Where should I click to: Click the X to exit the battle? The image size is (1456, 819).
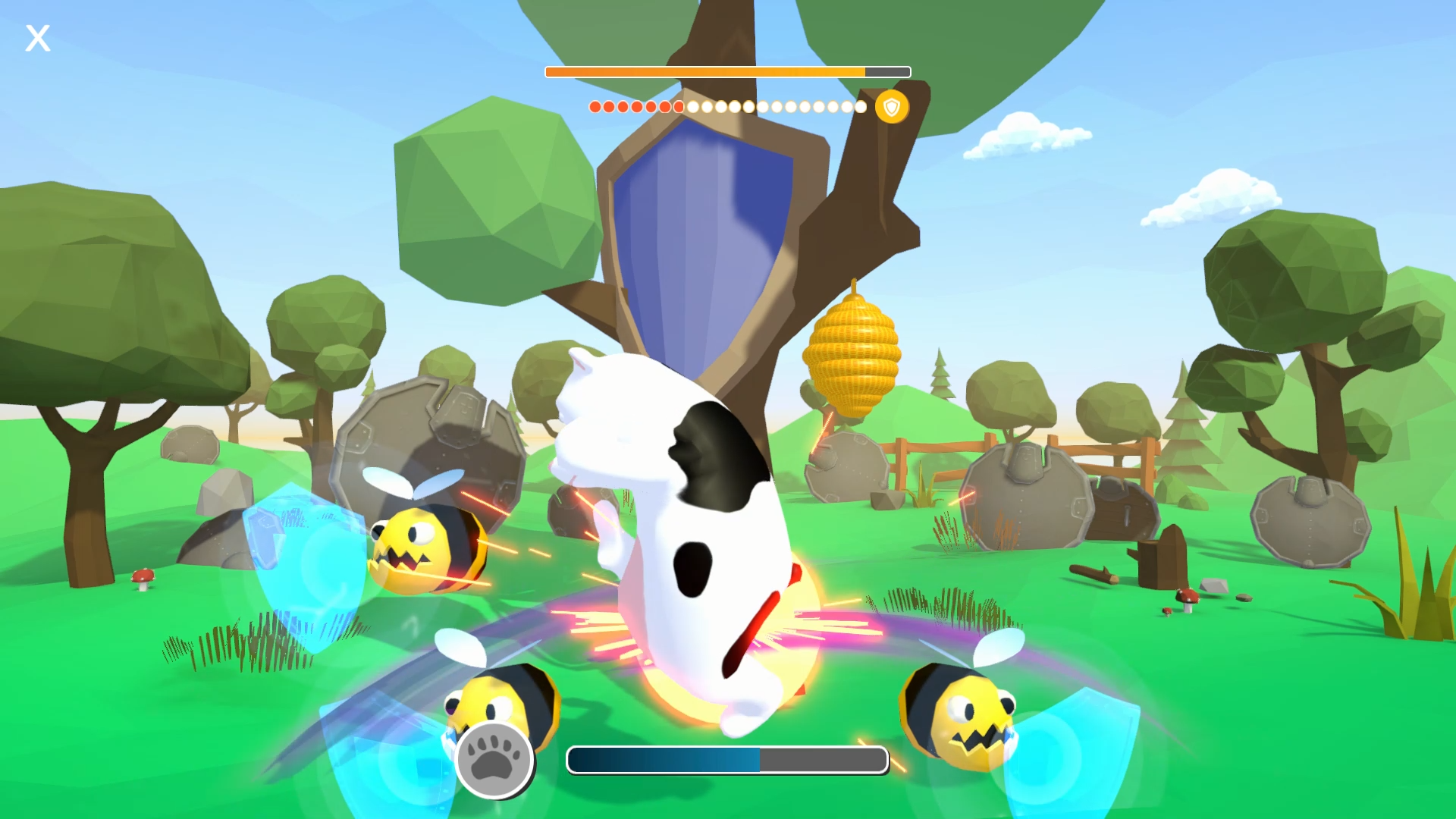pos(37,38)
